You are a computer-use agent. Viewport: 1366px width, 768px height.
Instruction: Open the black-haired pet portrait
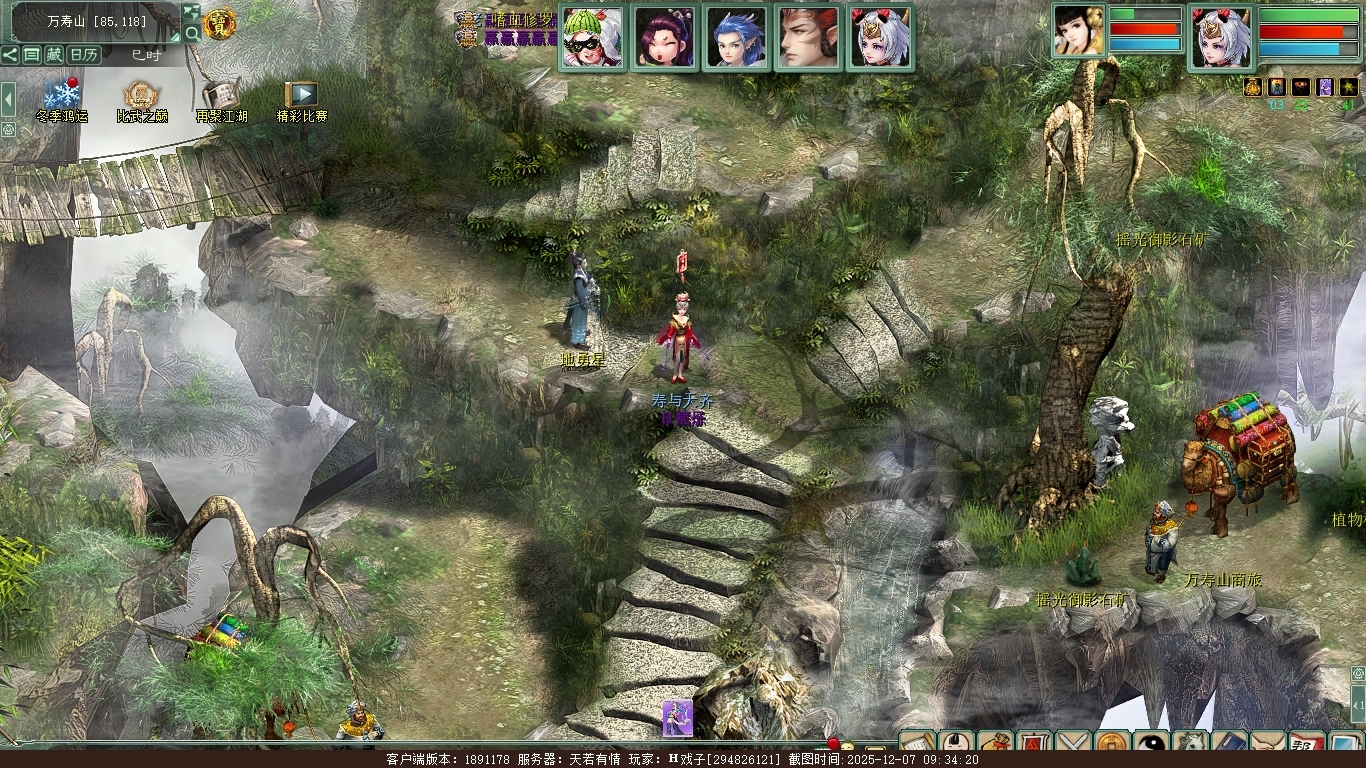[1079, 31]
